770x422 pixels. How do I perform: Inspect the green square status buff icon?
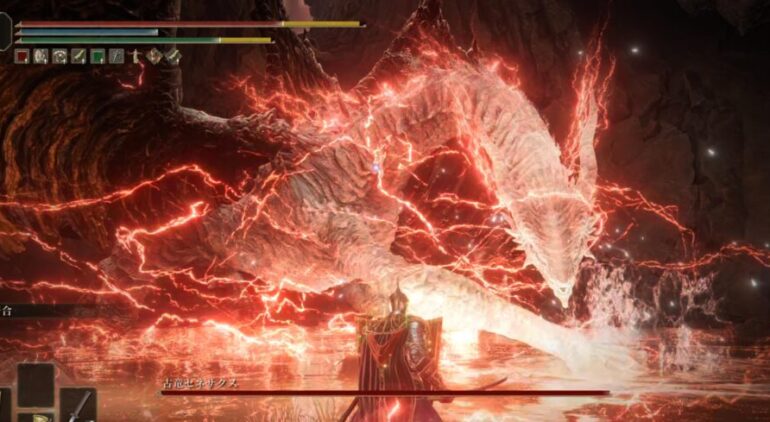(98, 57)
